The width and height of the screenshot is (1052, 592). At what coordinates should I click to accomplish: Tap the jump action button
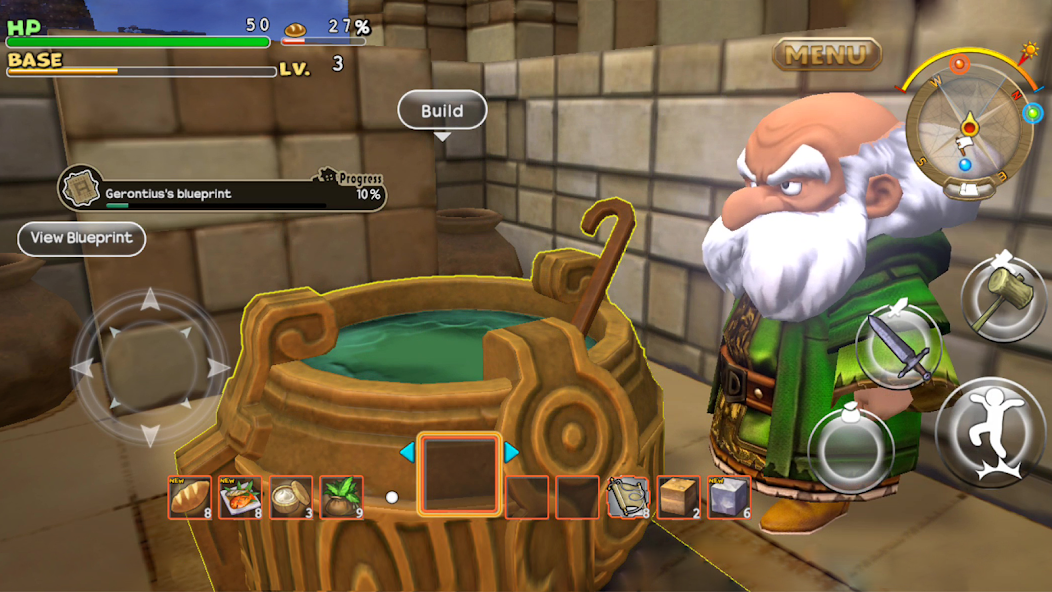[990, 430]
